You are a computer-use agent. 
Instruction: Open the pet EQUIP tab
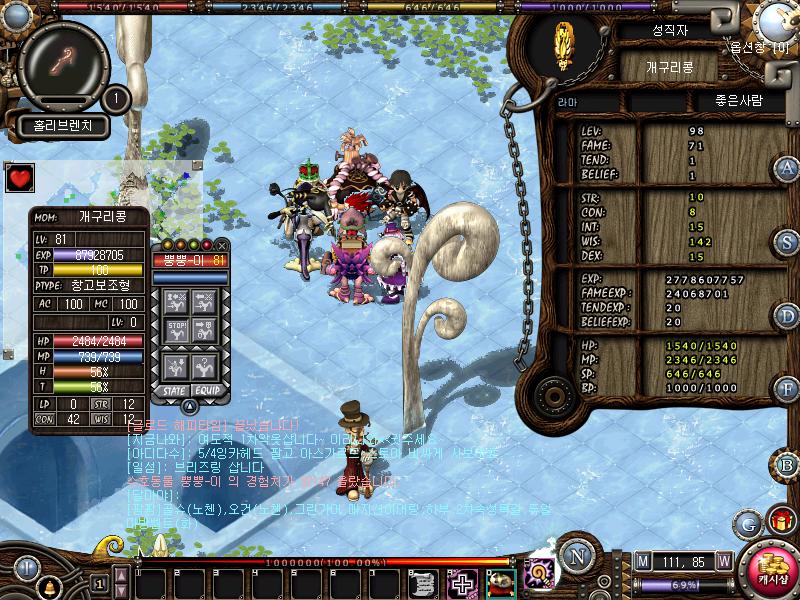[x=206, y=389]
